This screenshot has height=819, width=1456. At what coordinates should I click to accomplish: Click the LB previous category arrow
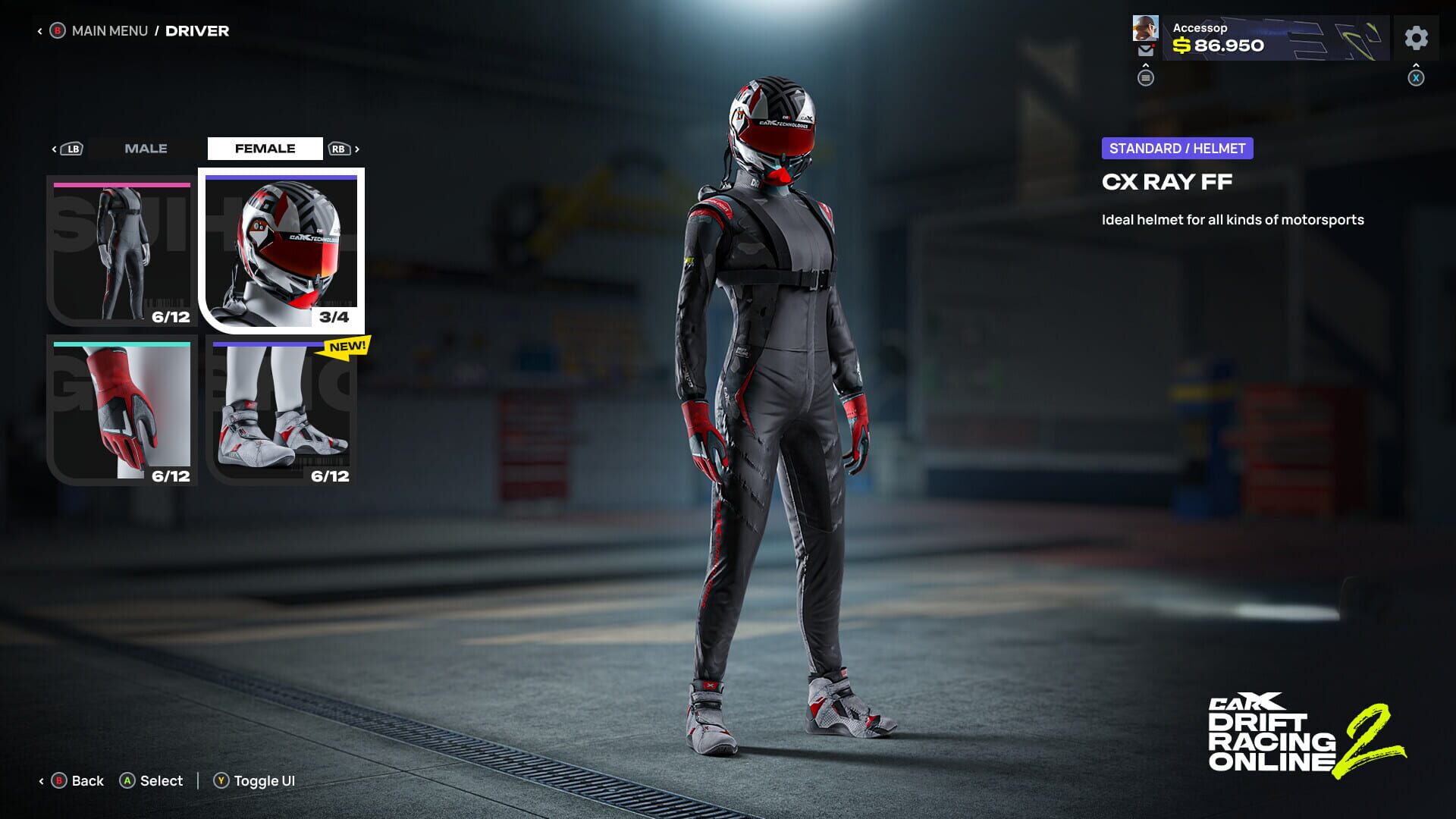click(72, 149)
